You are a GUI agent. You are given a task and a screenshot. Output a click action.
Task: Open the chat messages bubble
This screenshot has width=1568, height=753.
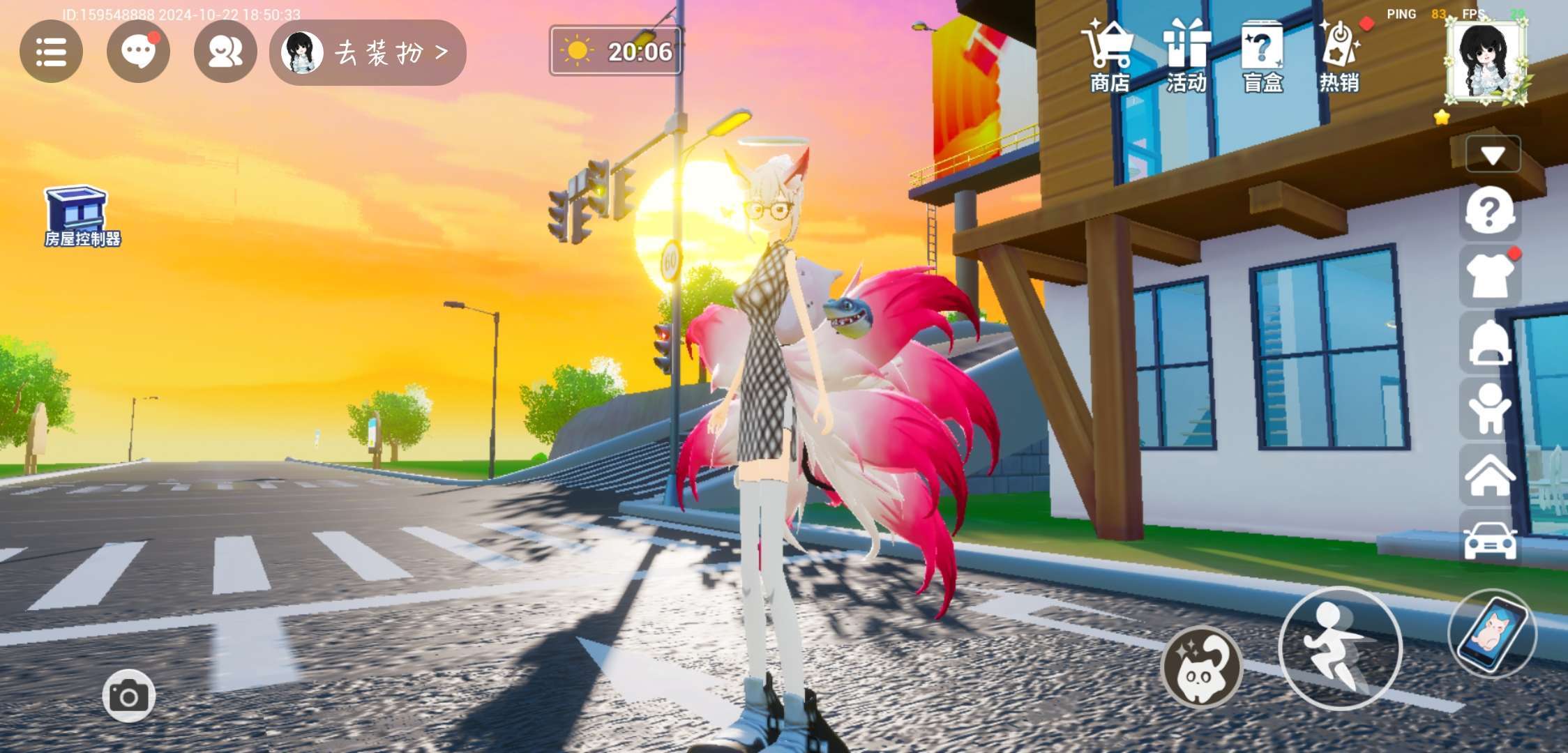(138, 52)
